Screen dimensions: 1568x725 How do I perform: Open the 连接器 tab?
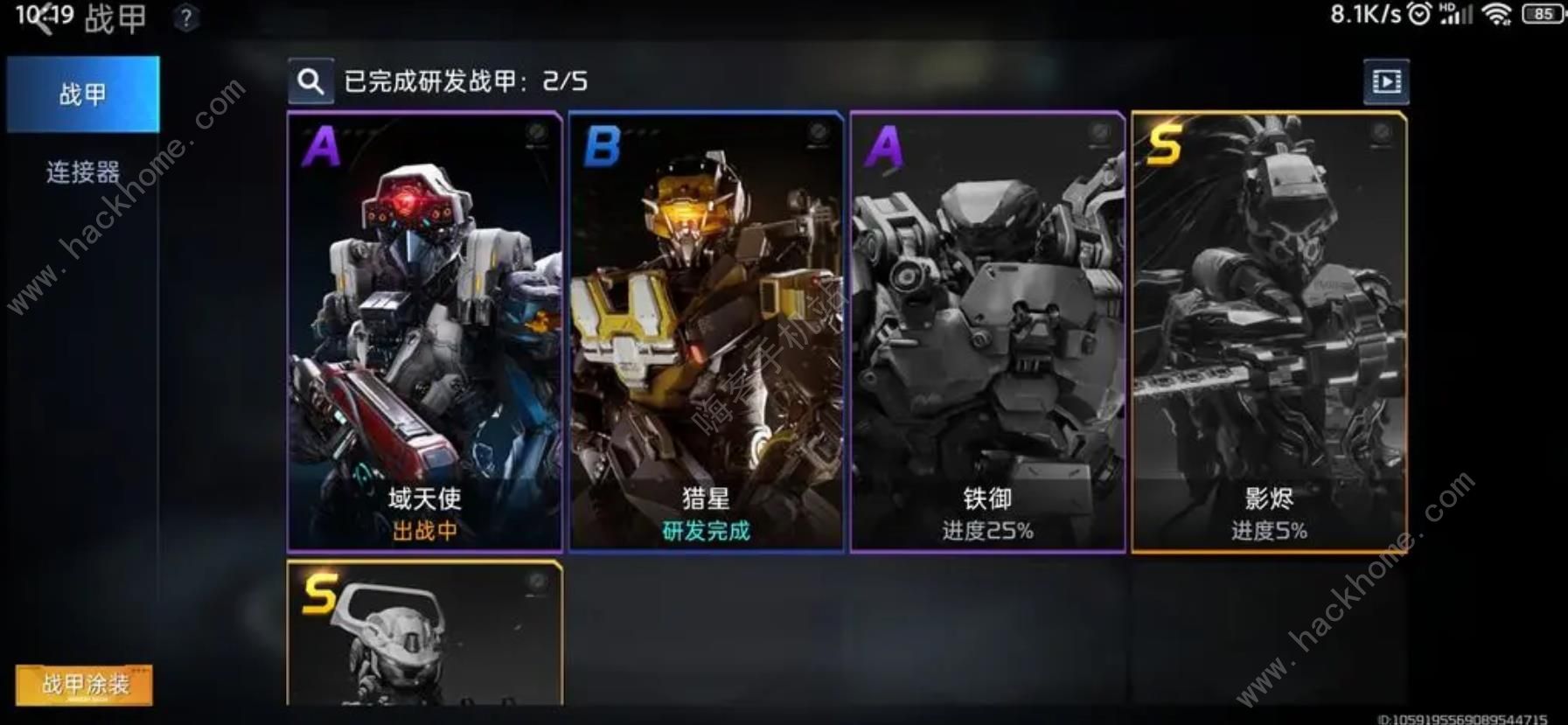(83, 172)
